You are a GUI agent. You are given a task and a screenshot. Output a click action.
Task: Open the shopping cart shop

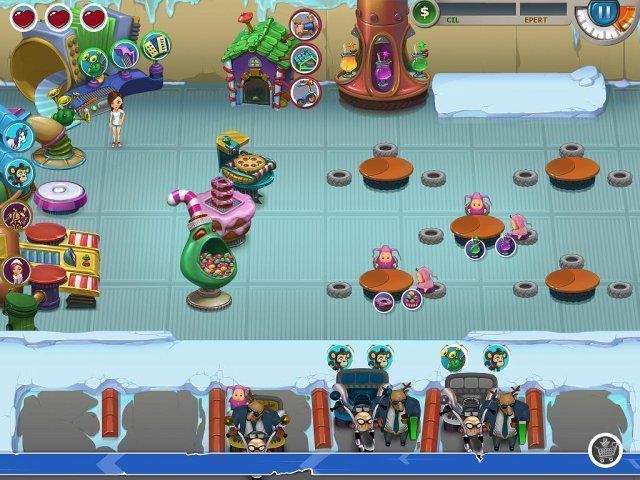pos(604,449)
